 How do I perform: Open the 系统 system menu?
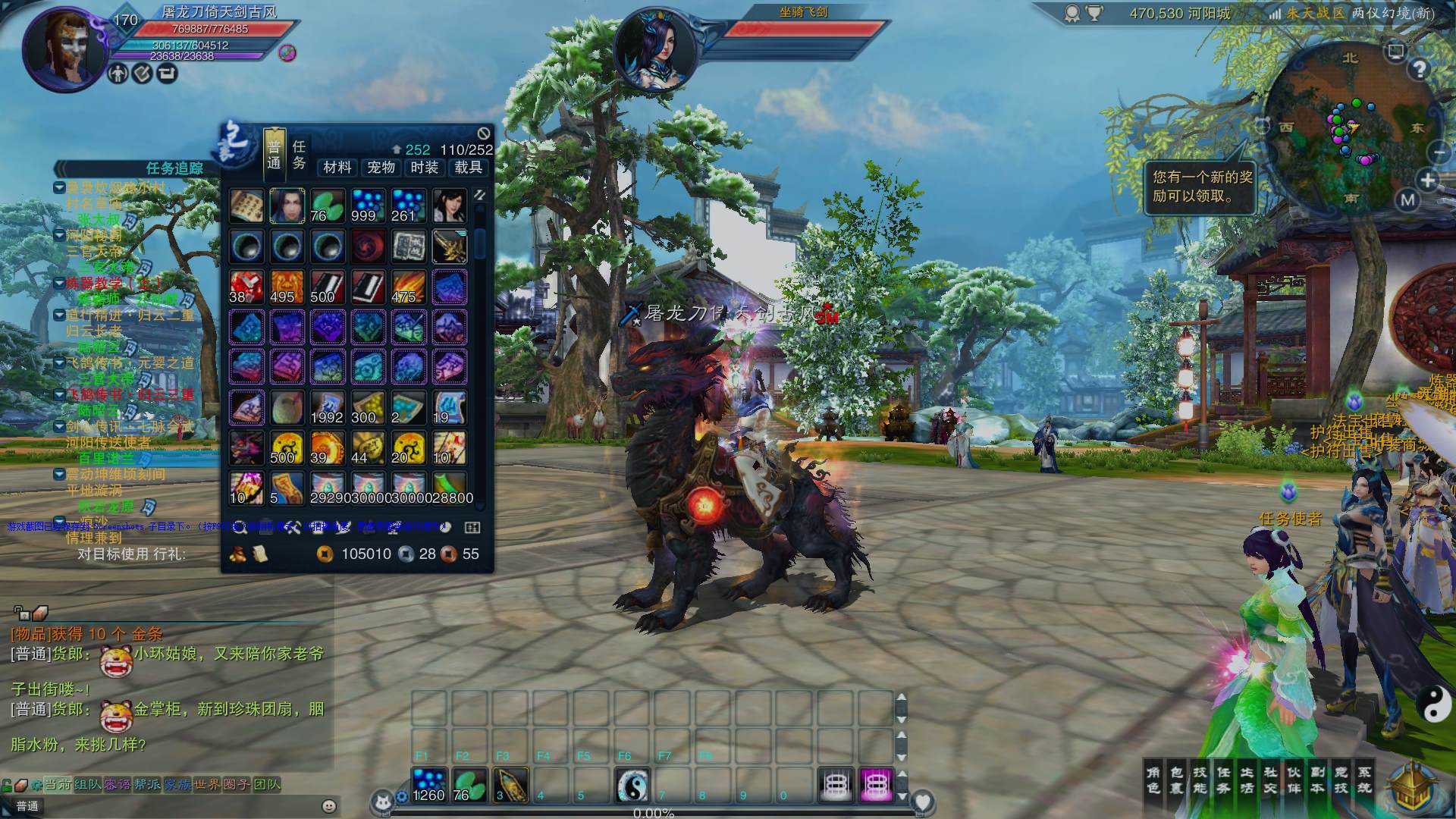click(1364, 780)
